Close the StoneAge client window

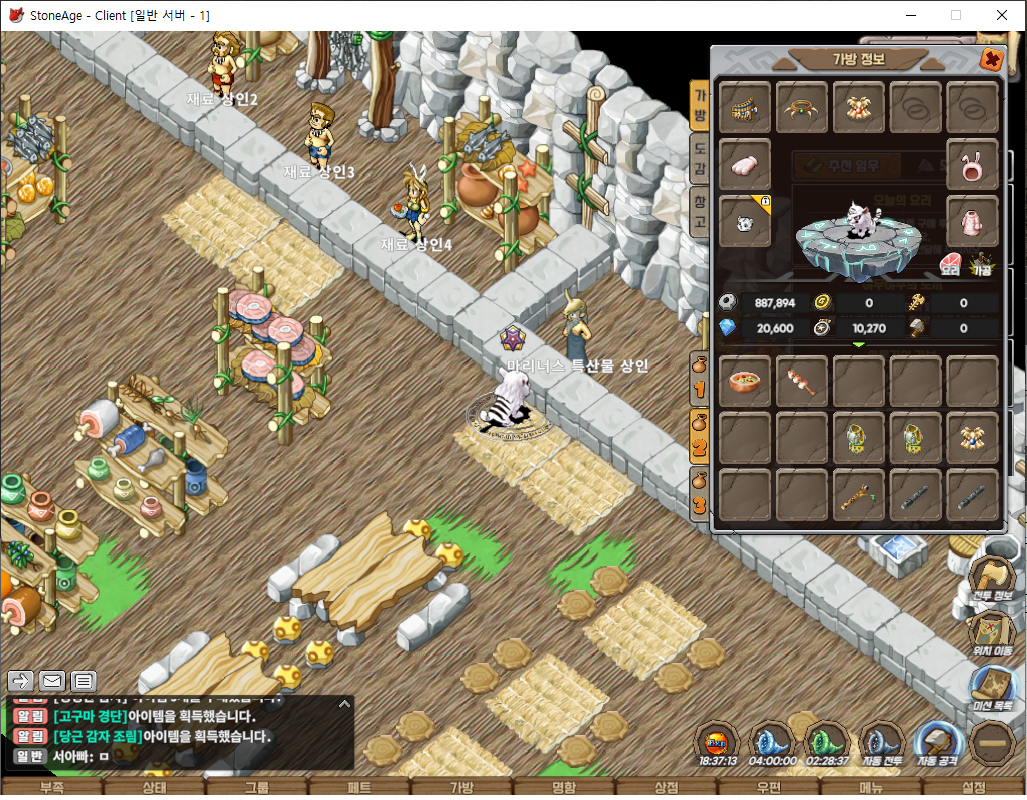[x=1001, y=15]
